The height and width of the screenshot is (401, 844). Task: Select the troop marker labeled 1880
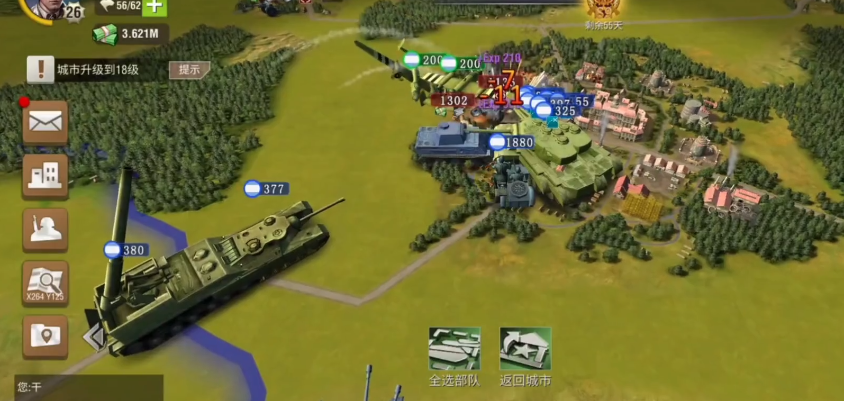pyautogui.click(x=511, y=143)
